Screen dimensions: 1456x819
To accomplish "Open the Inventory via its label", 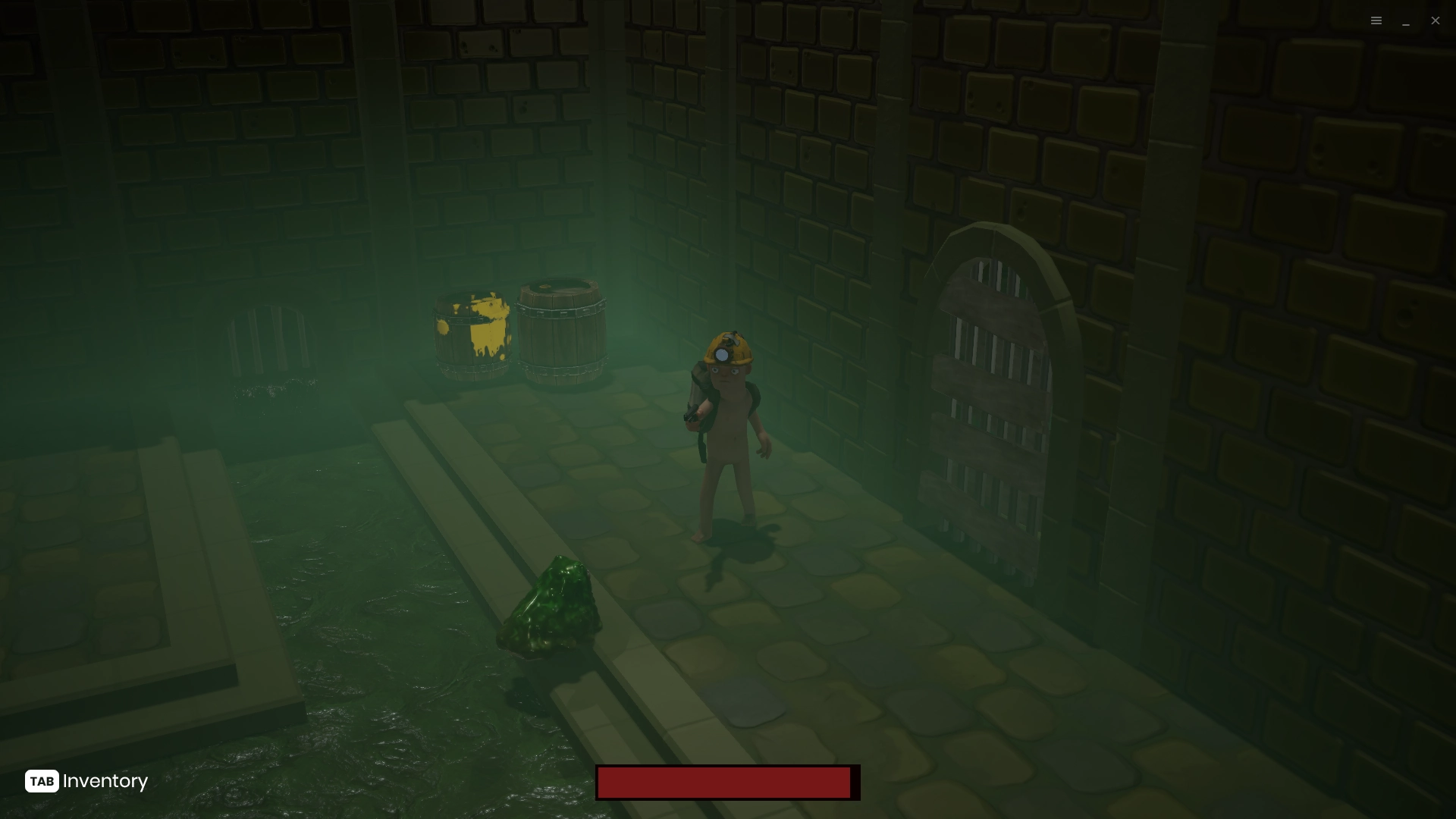I will point(105,781).
